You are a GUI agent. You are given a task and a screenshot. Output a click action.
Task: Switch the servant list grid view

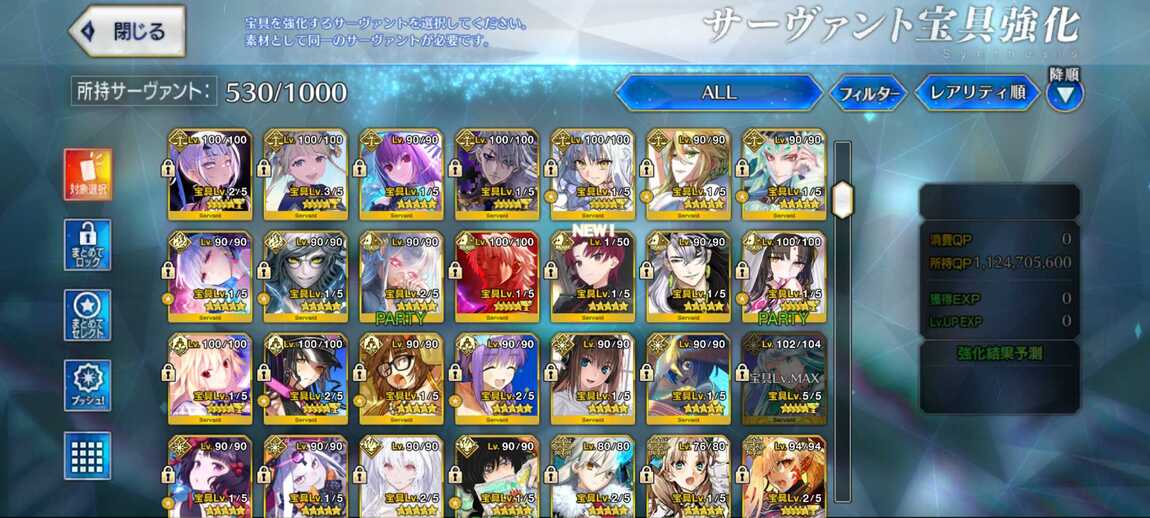point(88,455)
